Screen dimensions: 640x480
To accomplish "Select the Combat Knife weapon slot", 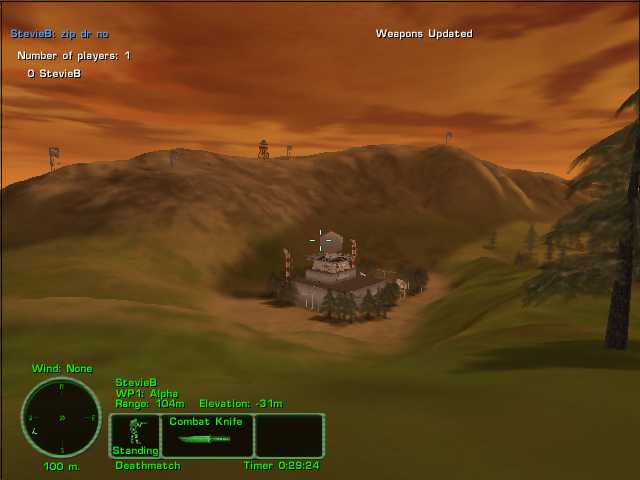I will [206, 435].
